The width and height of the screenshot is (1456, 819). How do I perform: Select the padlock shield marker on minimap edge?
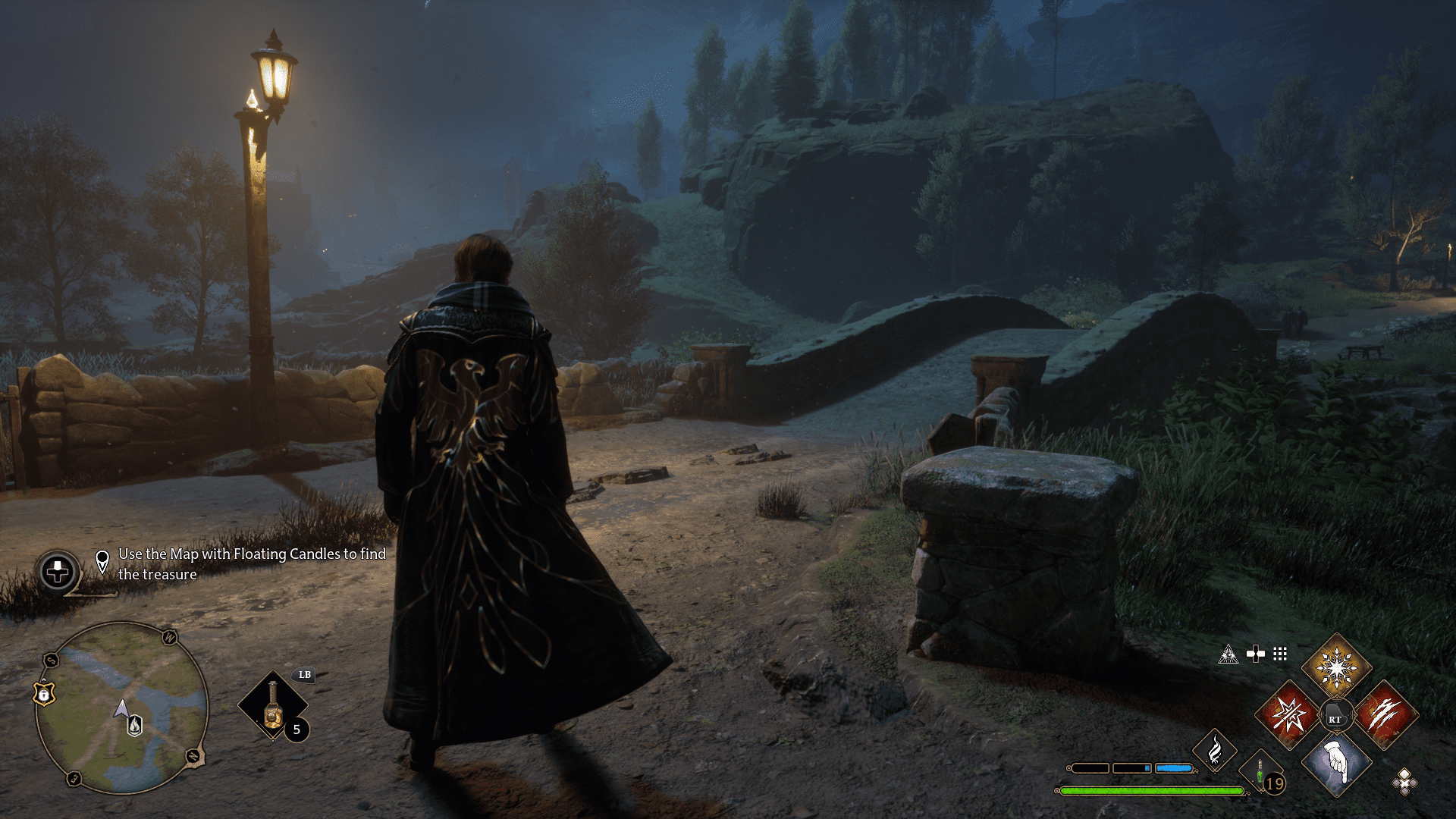pos(45,693)
